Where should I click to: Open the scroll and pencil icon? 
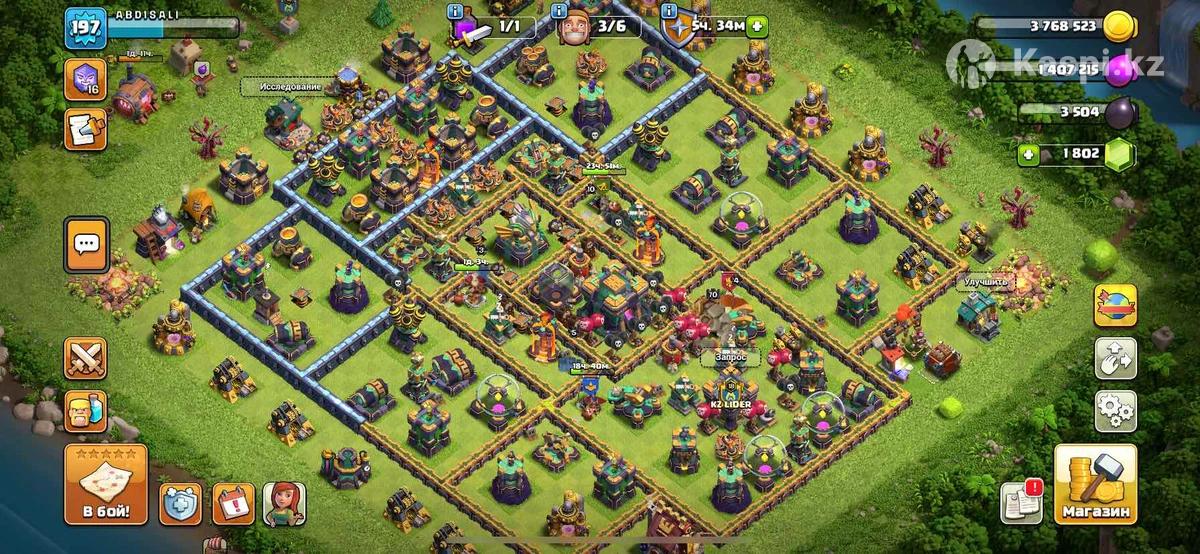pyautogui.click(x=85, y=130)
